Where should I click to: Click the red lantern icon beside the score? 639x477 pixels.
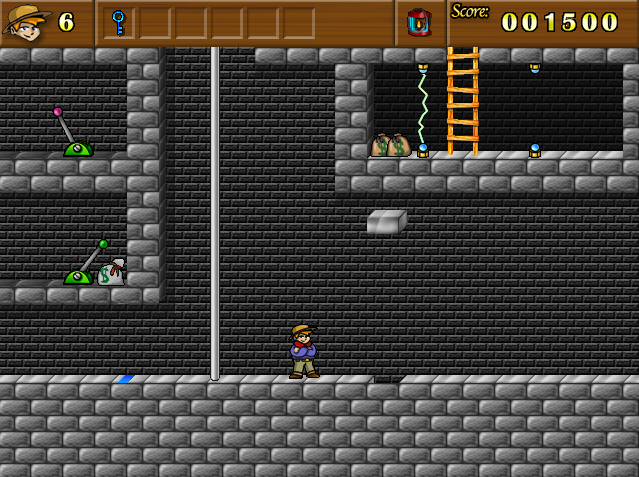click(x=419, y=22)
